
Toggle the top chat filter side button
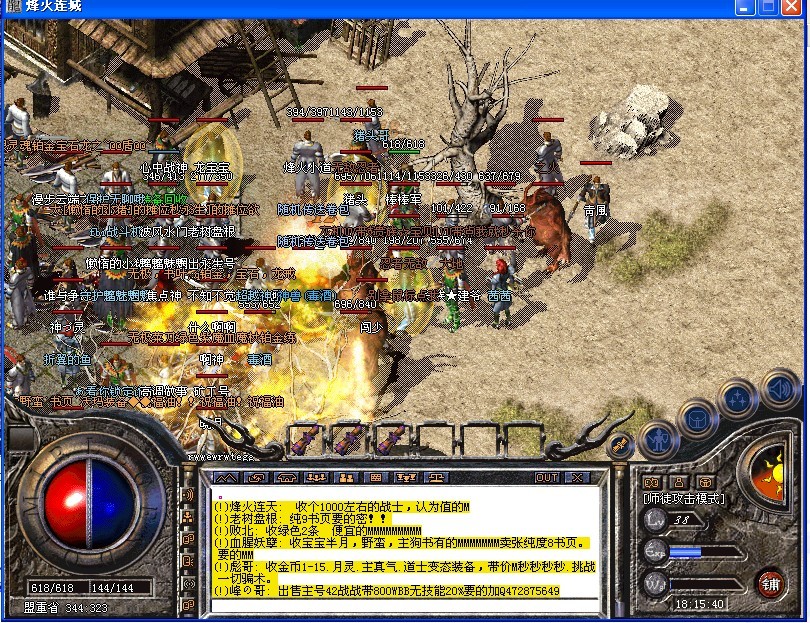[187, 495]
